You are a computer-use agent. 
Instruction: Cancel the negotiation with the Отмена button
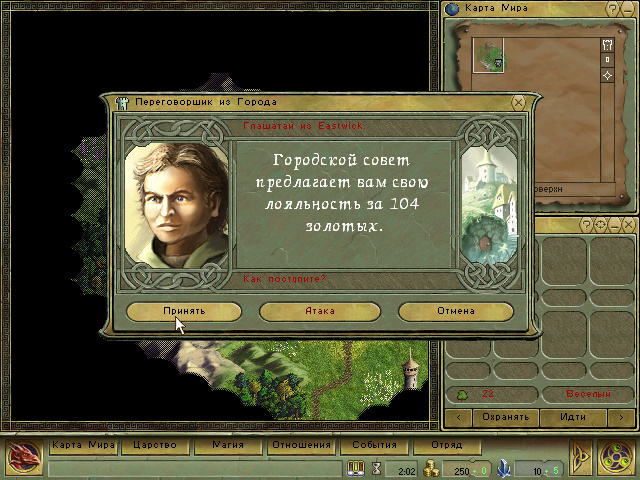pyautogui.click(x=455, y=311)
